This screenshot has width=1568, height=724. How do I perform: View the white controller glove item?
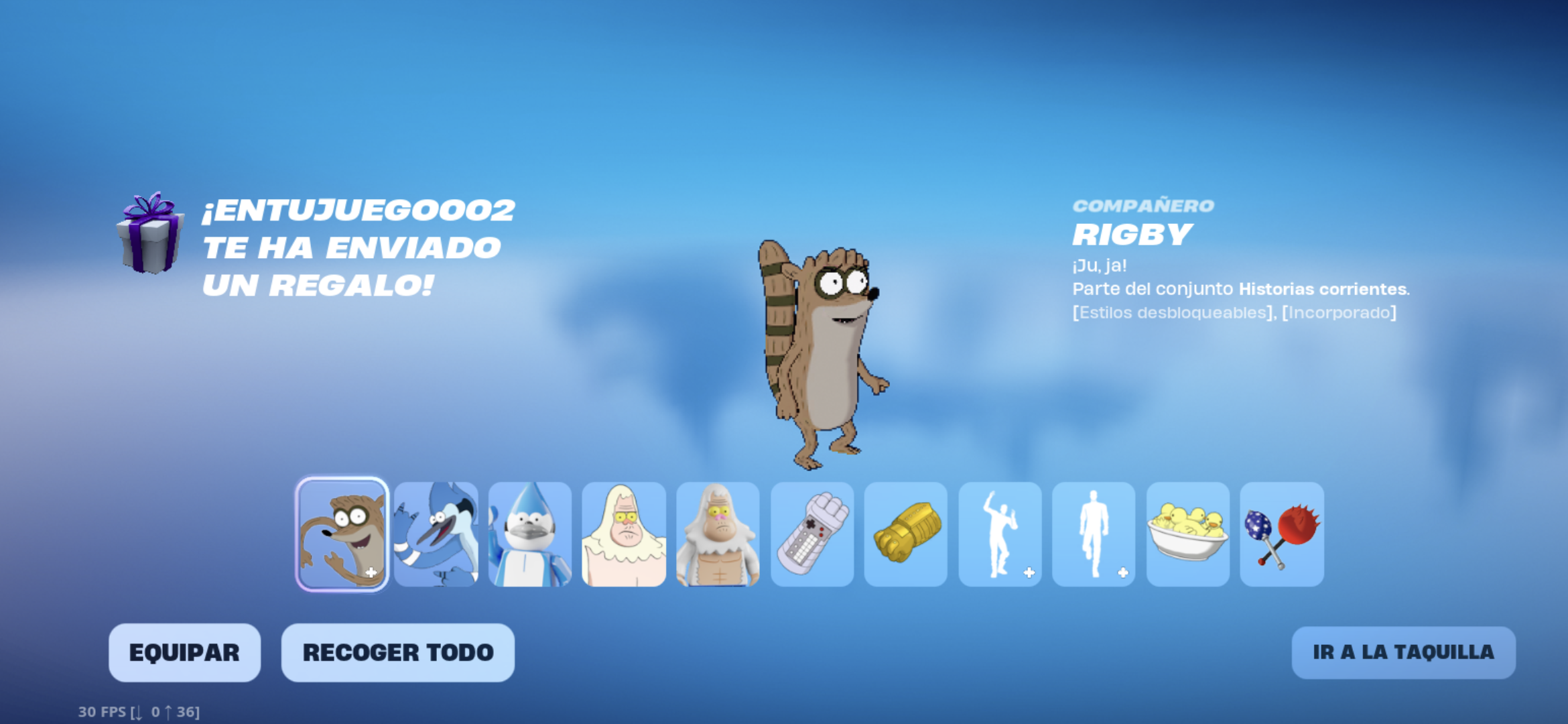812,534
